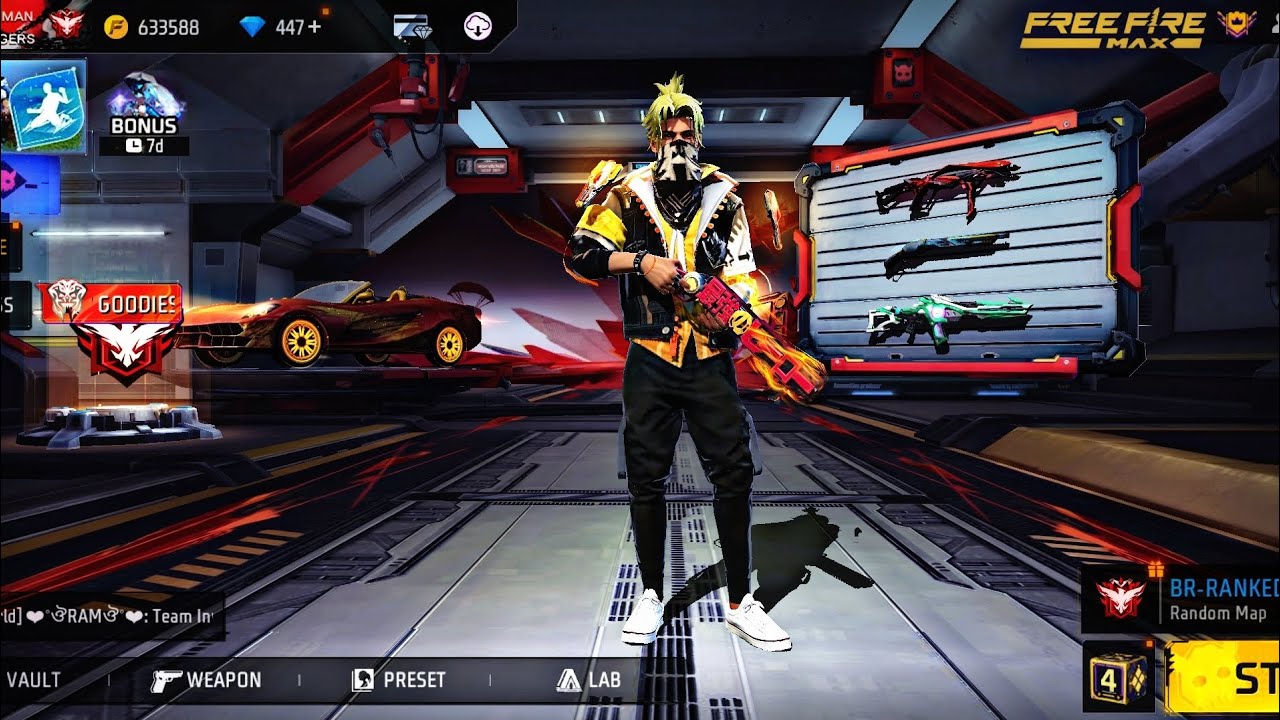Open the download cloud icon

[478, 26]
